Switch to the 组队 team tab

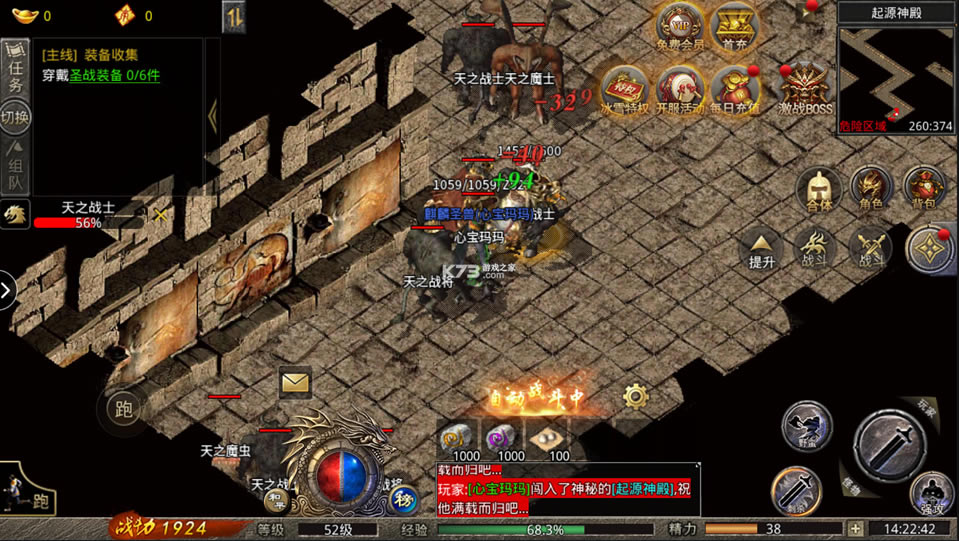[x=15, y=165]
